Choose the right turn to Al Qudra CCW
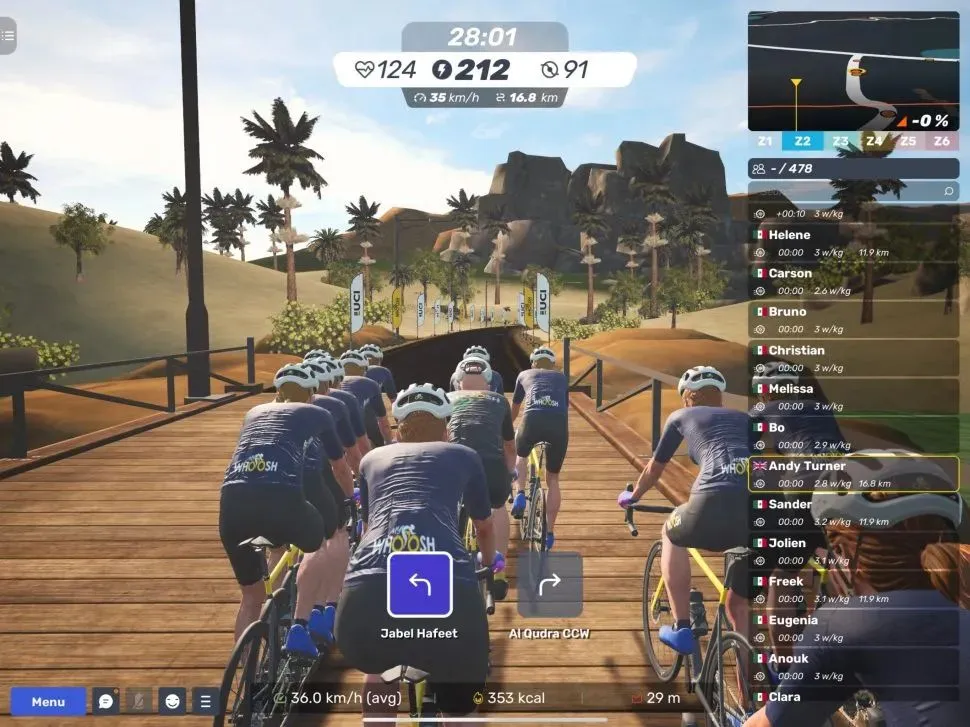The height and width of the screenshot is (727, 970). (550, 585)
